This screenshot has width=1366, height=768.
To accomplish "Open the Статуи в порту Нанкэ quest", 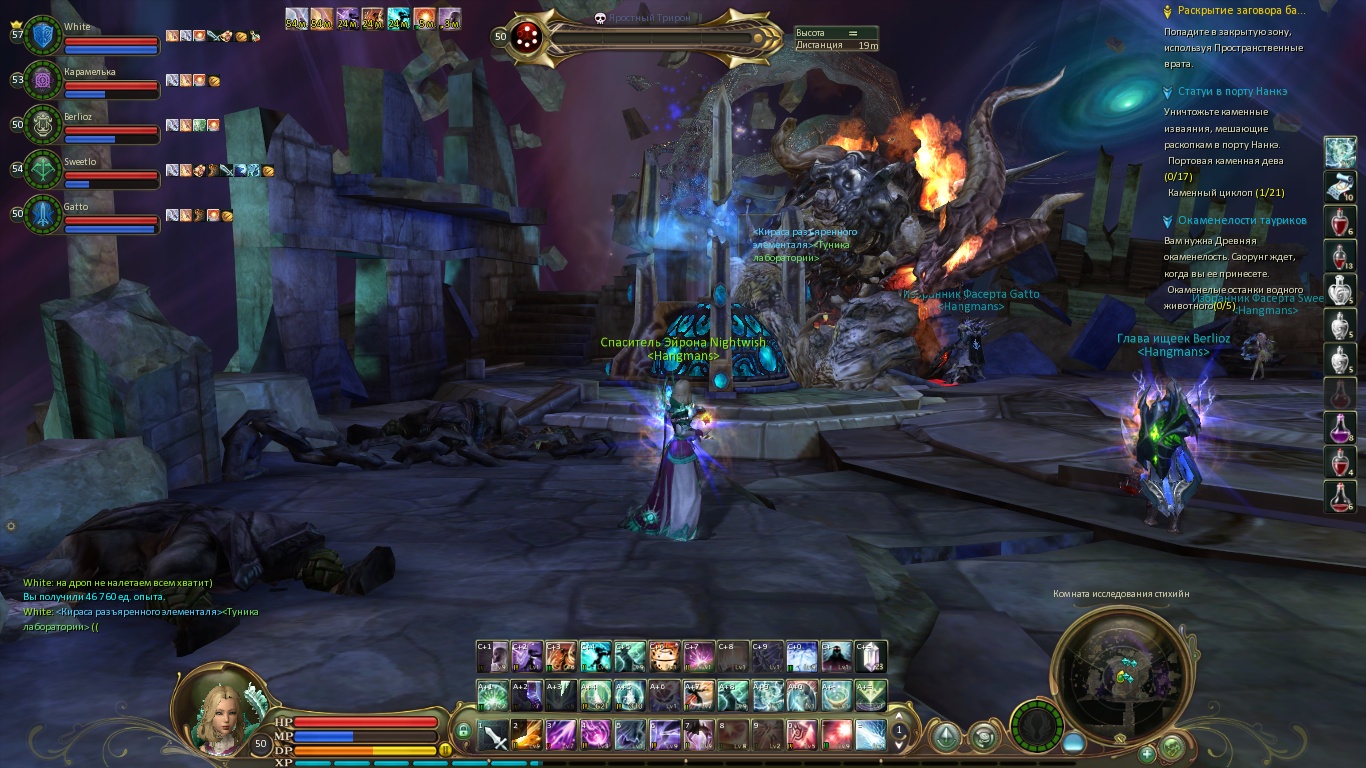I will pyautogui.click(x=1232, y=91).
